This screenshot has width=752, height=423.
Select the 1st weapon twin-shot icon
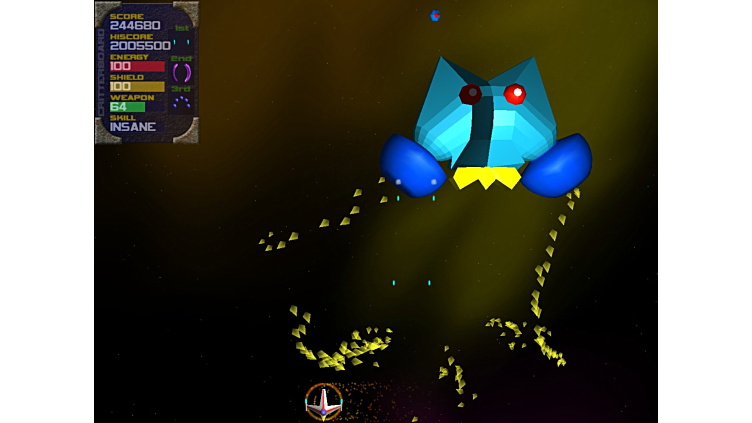tap(181, 42)
